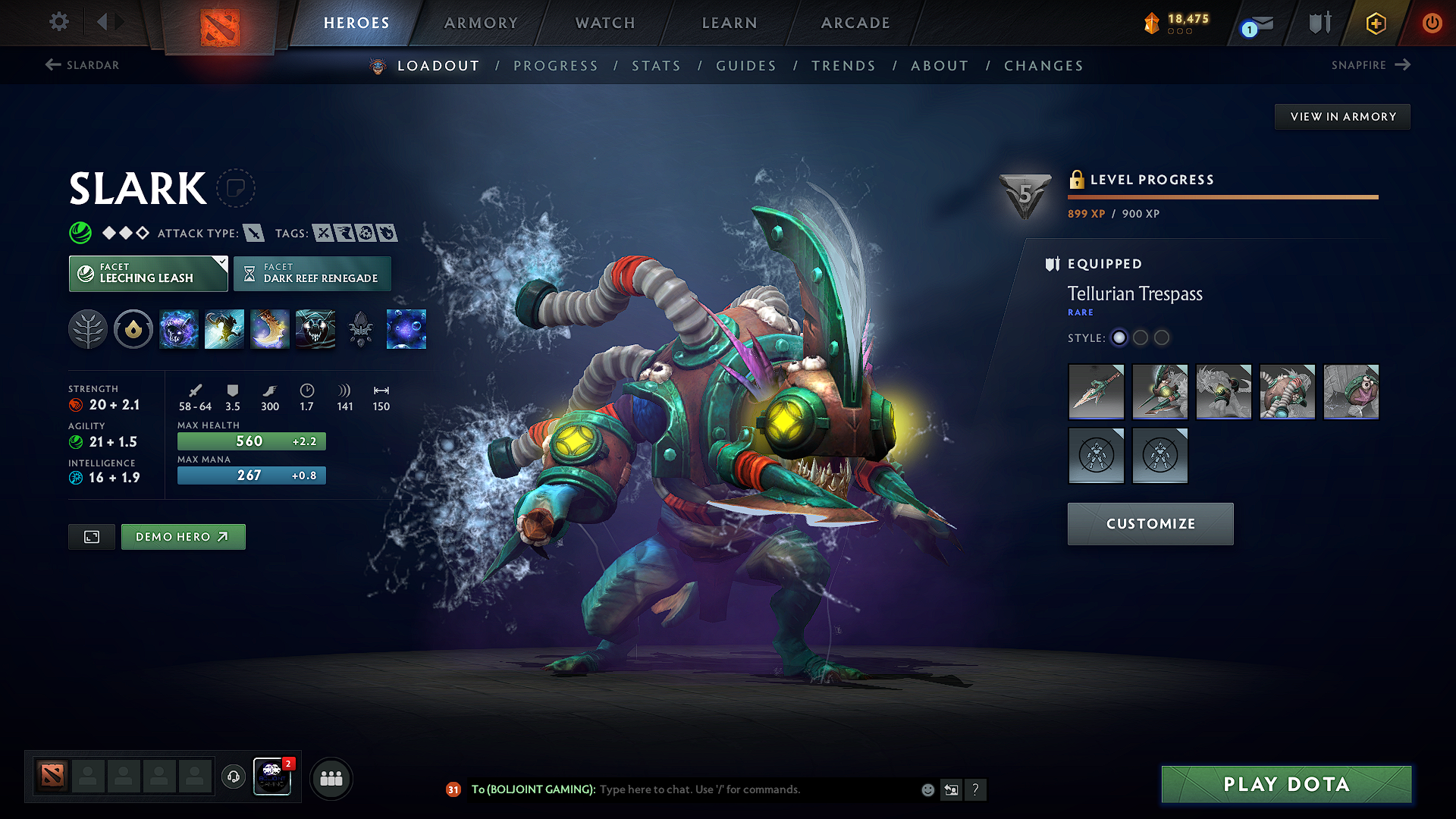Screen dimensions: 1456x819
Task: Go to the Learn tab
Action: click(730, 23)
